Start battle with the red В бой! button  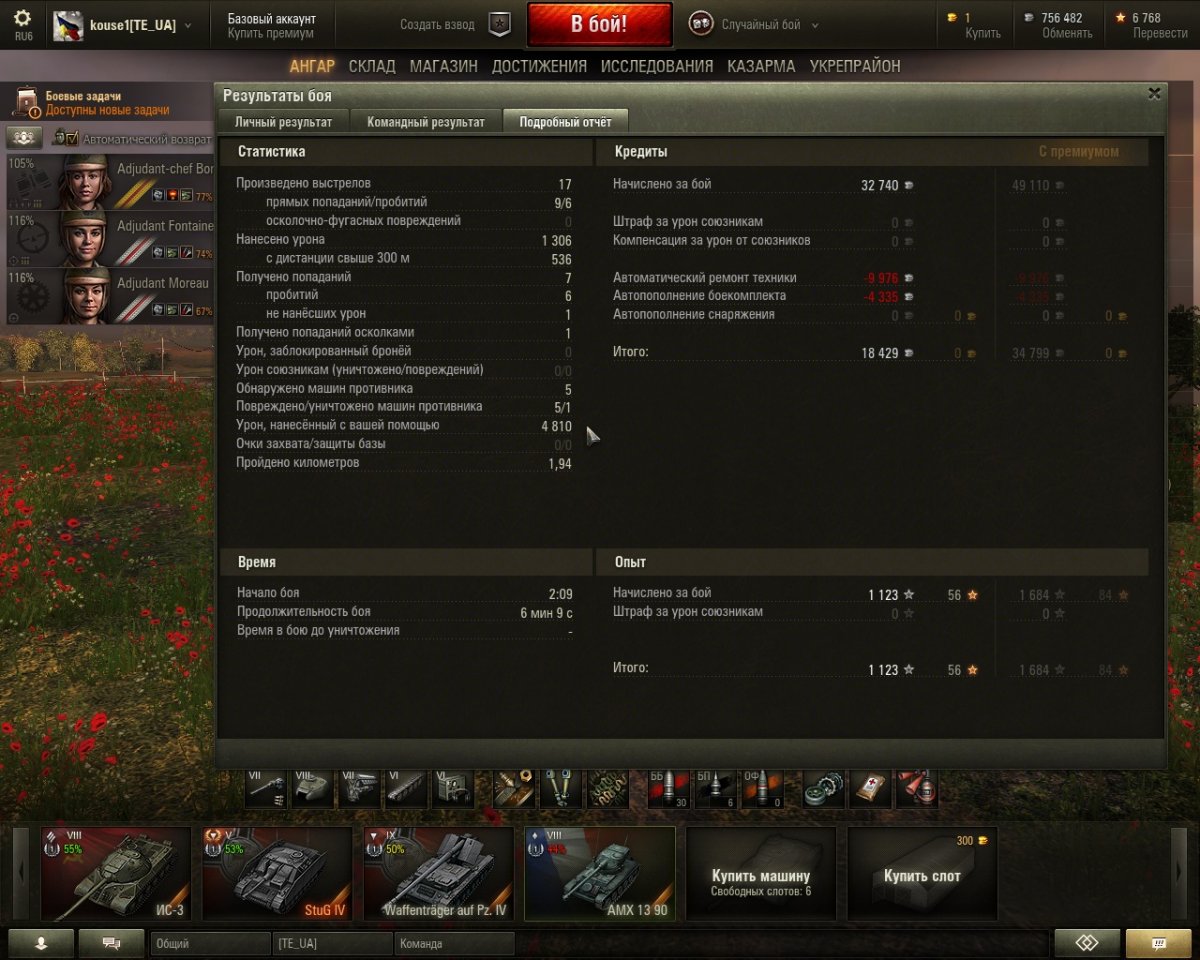point(599,25)
